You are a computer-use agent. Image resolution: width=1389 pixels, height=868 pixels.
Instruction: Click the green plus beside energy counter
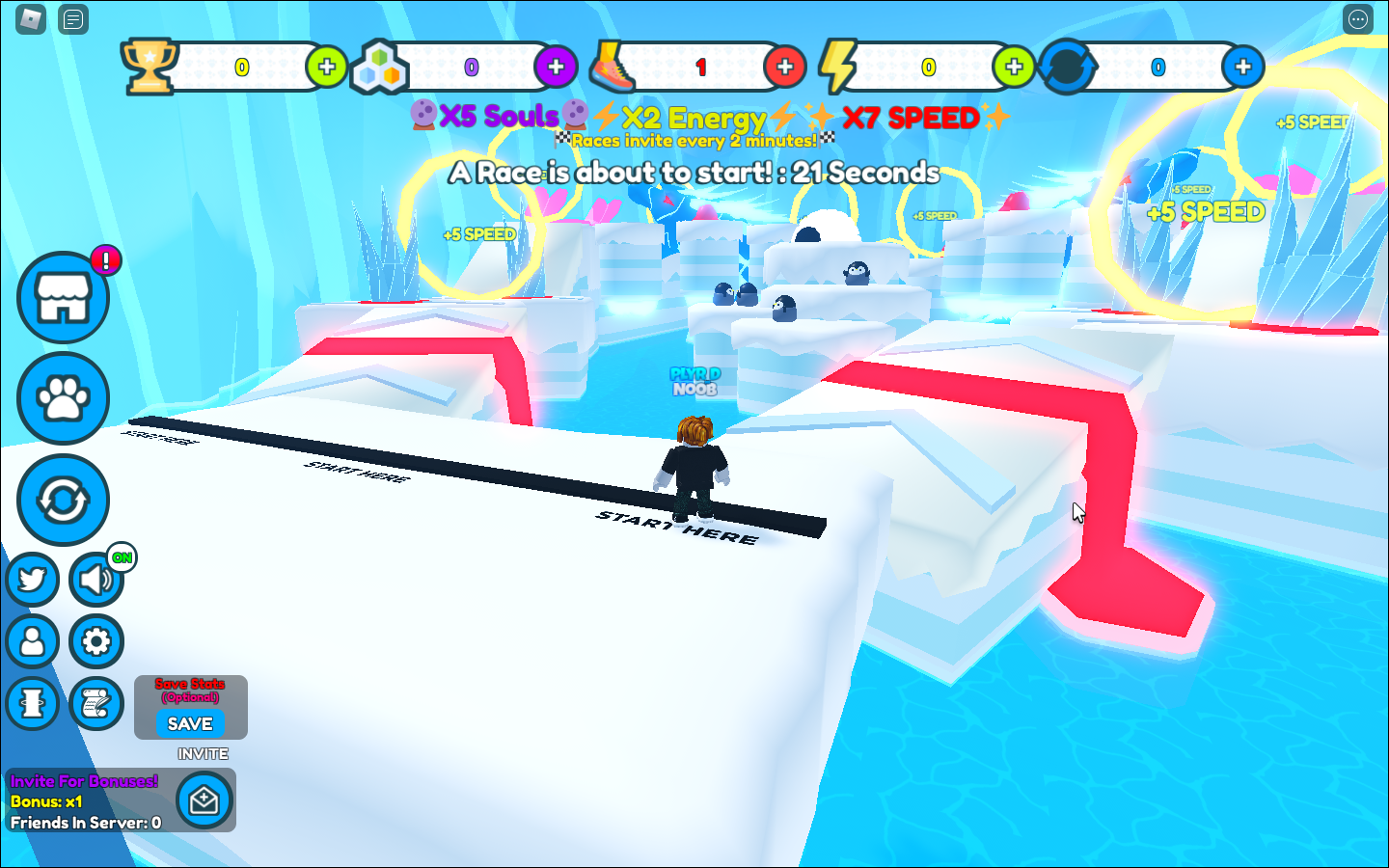pos(1013,67)
